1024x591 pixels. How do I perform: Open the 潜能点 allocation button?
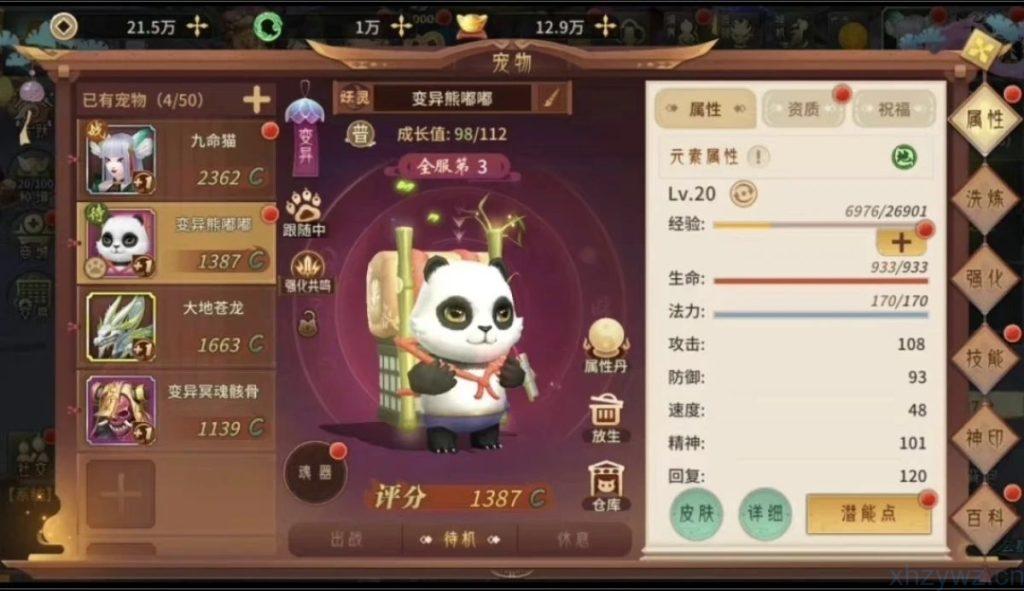[868, 514]
